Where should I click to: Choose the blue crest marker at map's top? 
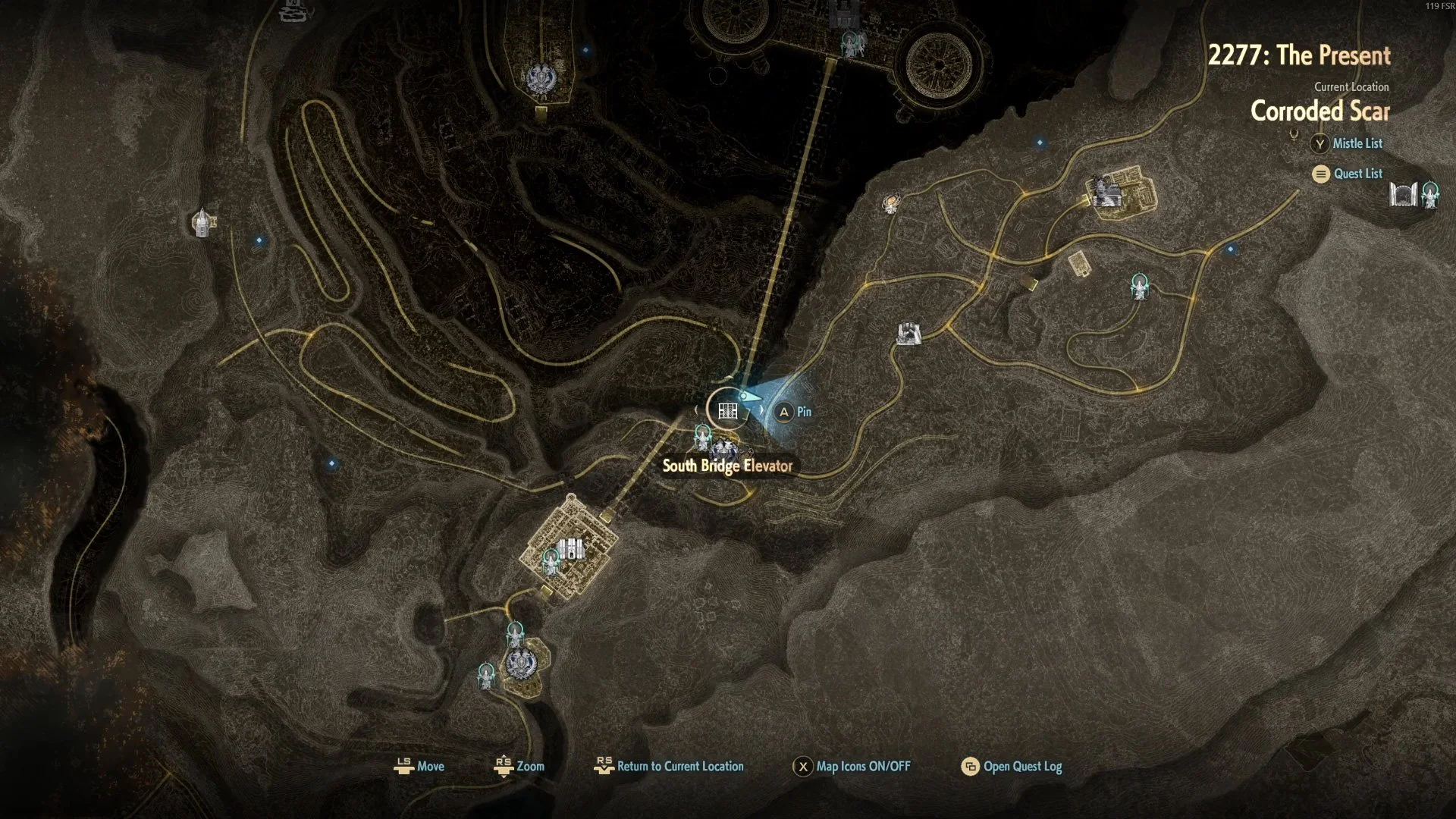click(x=541, y=78)
